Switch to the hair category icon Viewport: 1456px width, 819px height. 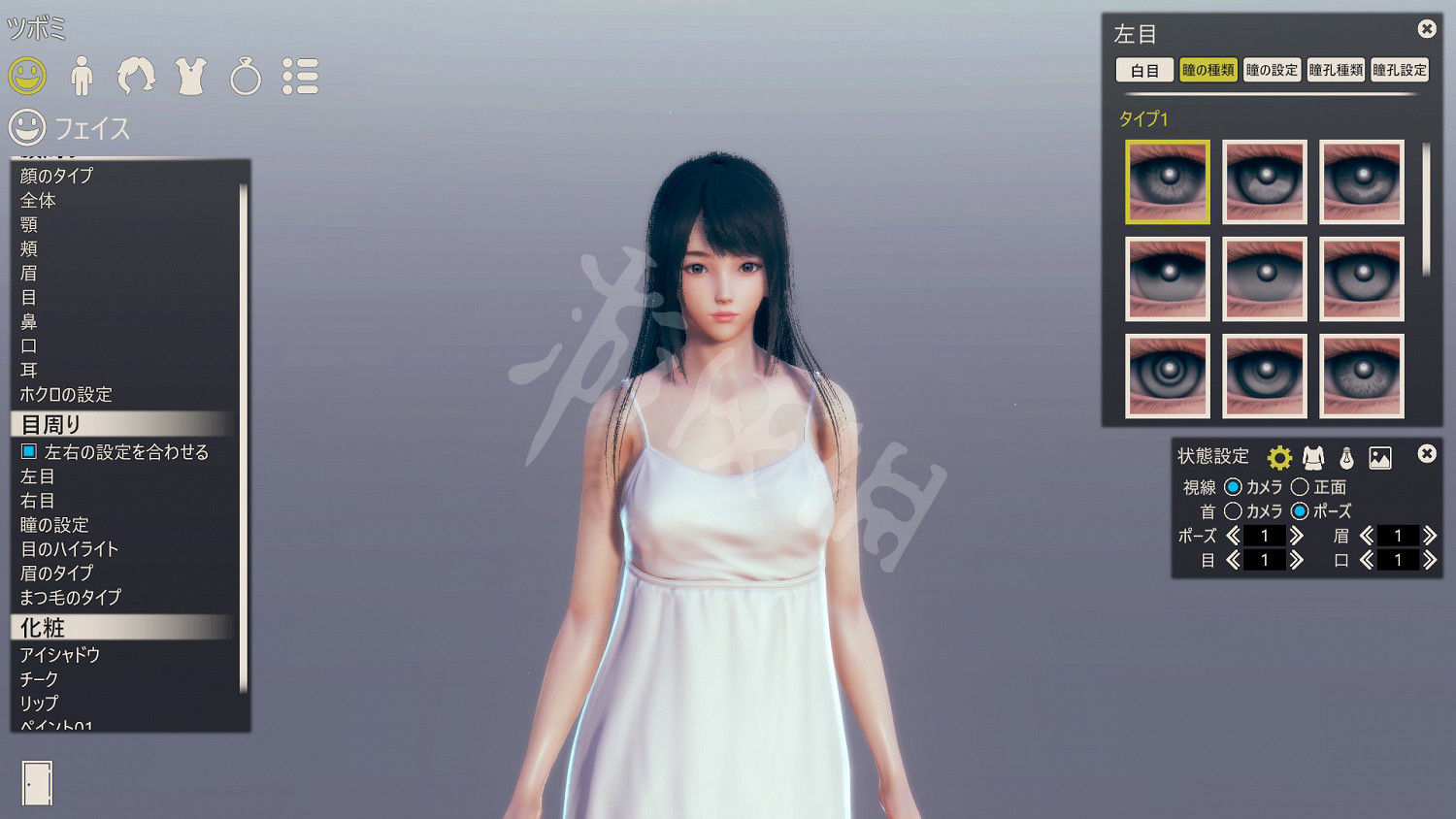[137, 75]
